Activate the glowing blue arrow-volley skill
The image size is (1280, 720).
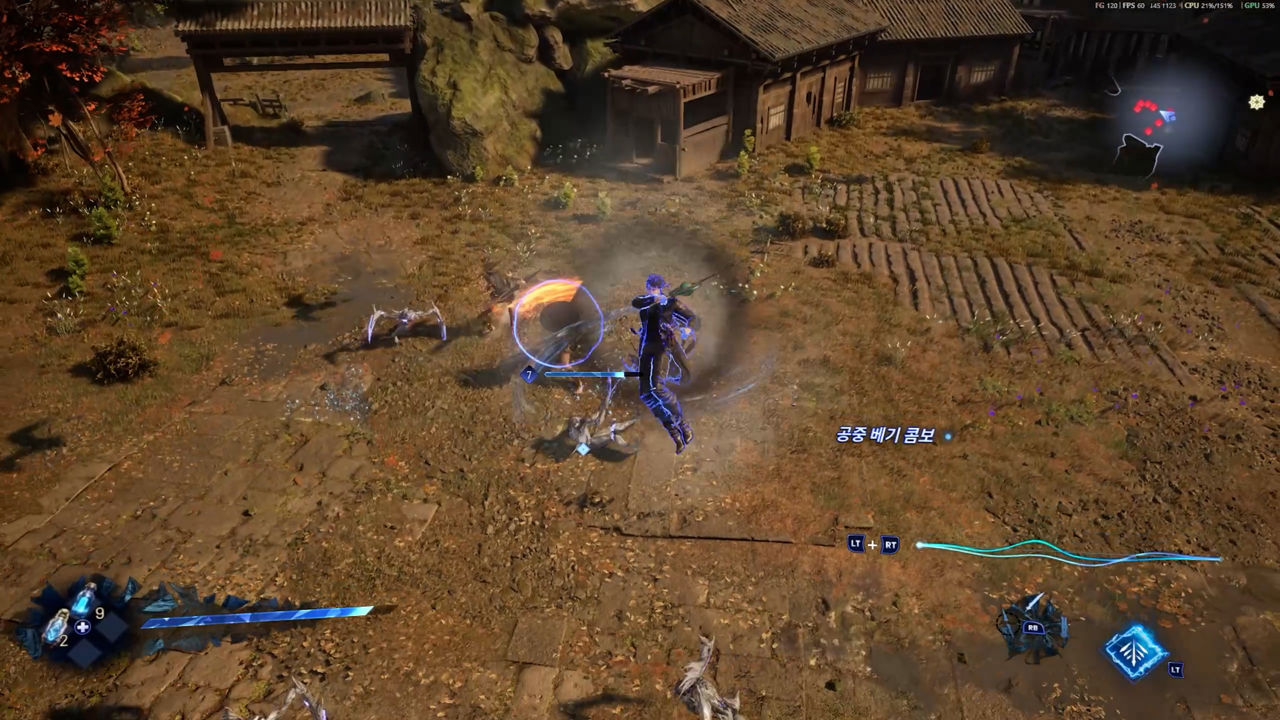click(x=1135, y=651)
